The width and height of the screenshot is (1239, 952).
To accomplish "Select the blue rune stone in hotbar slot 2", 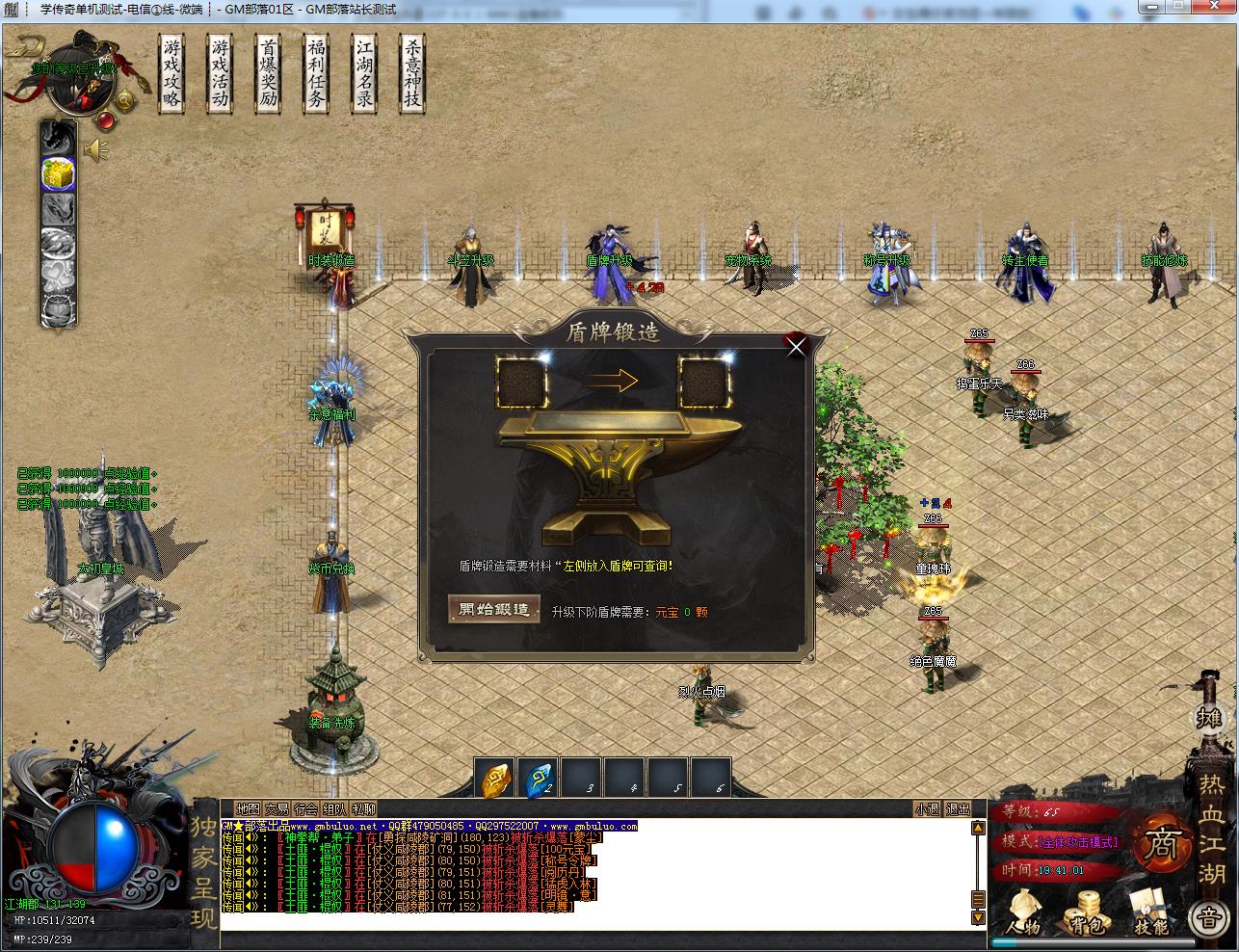I will pos(538,779).
